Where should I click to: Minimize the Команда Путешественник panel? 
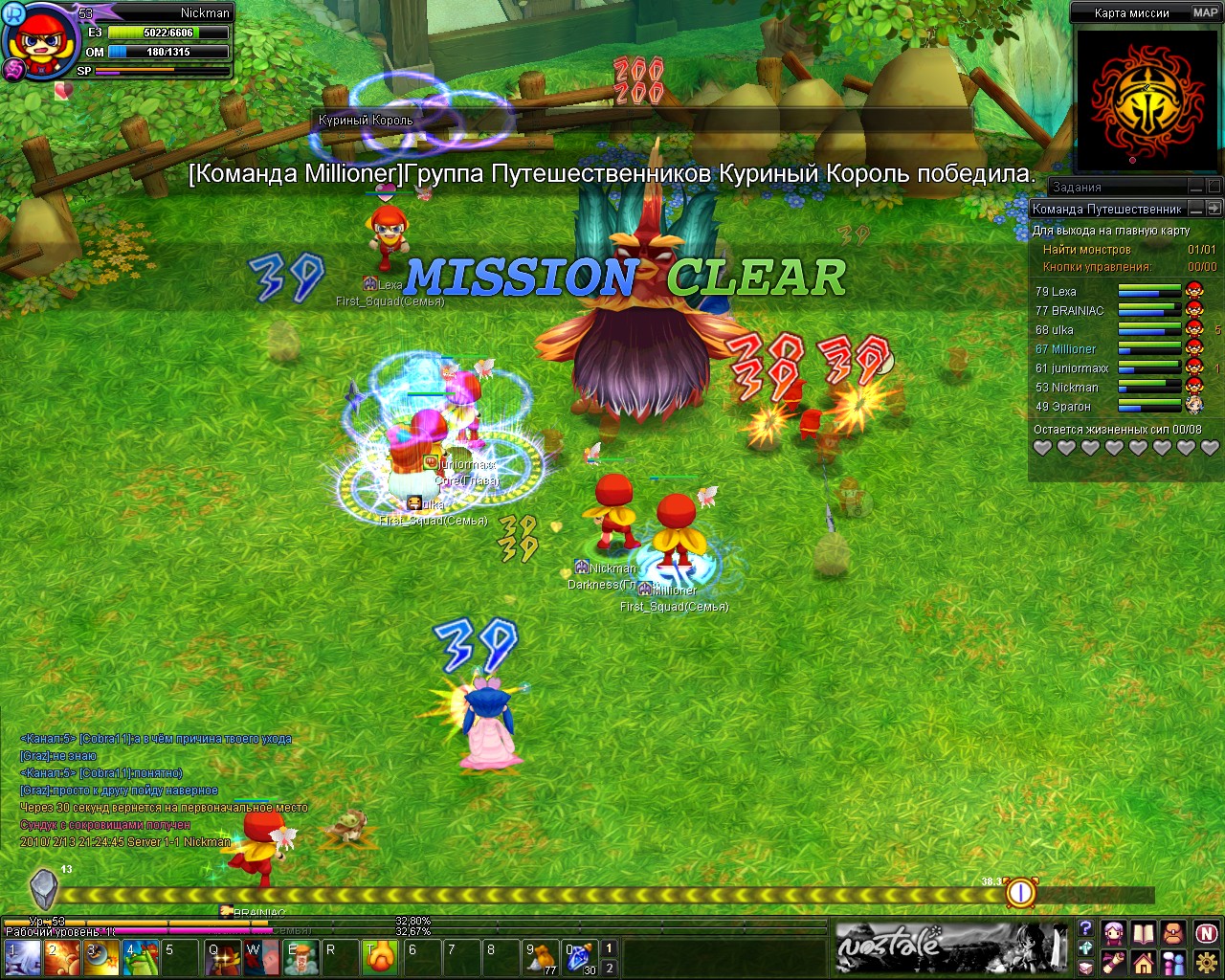(x=1195, y=209)
